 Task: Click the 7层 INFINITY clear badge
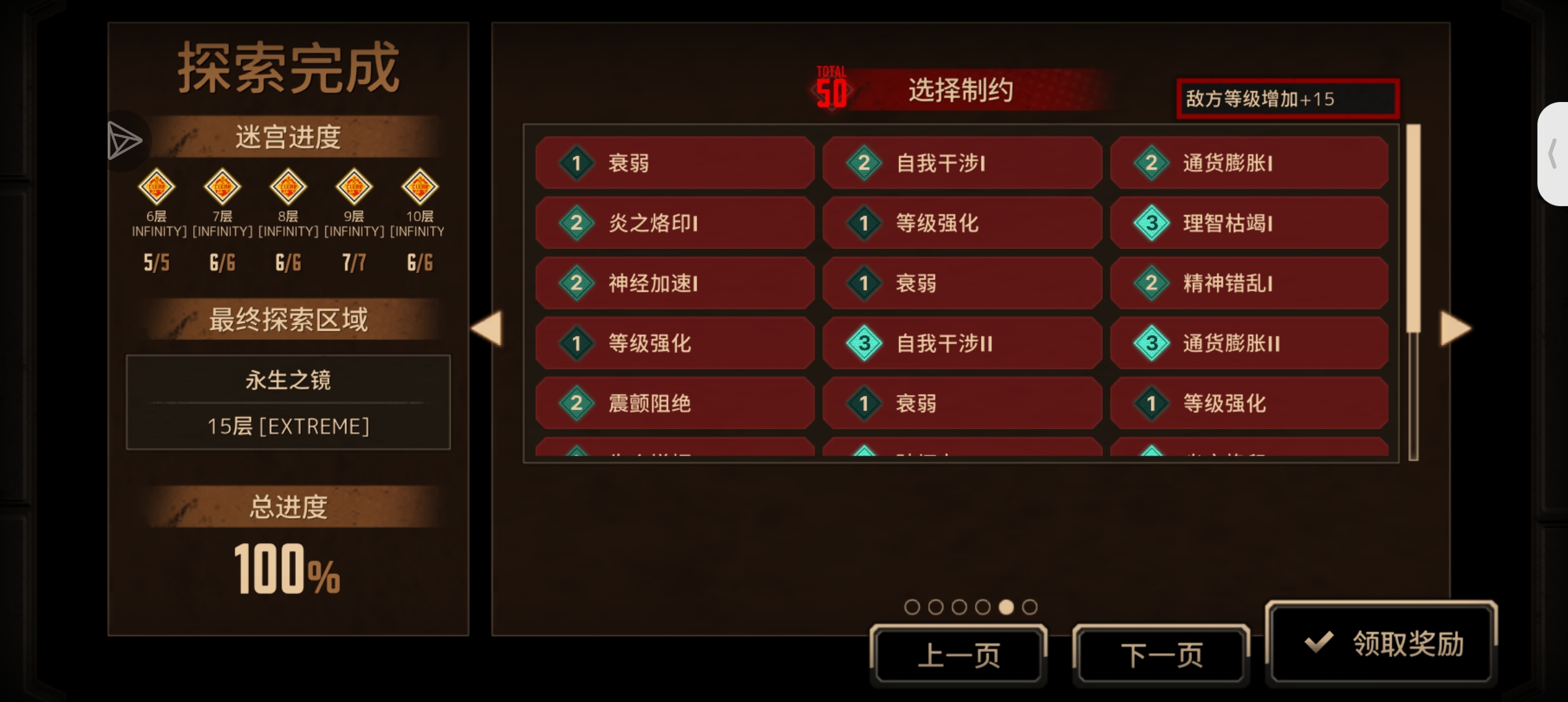(x=222, y=187)
